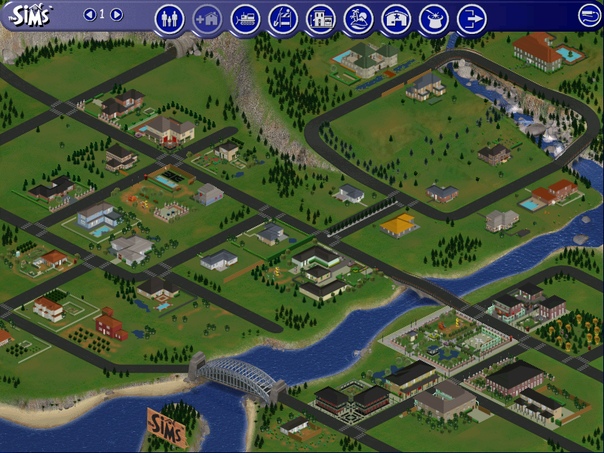Select the barn-shaped studio building icon
This screenshot has width=604, height=453.
(396, 18)
